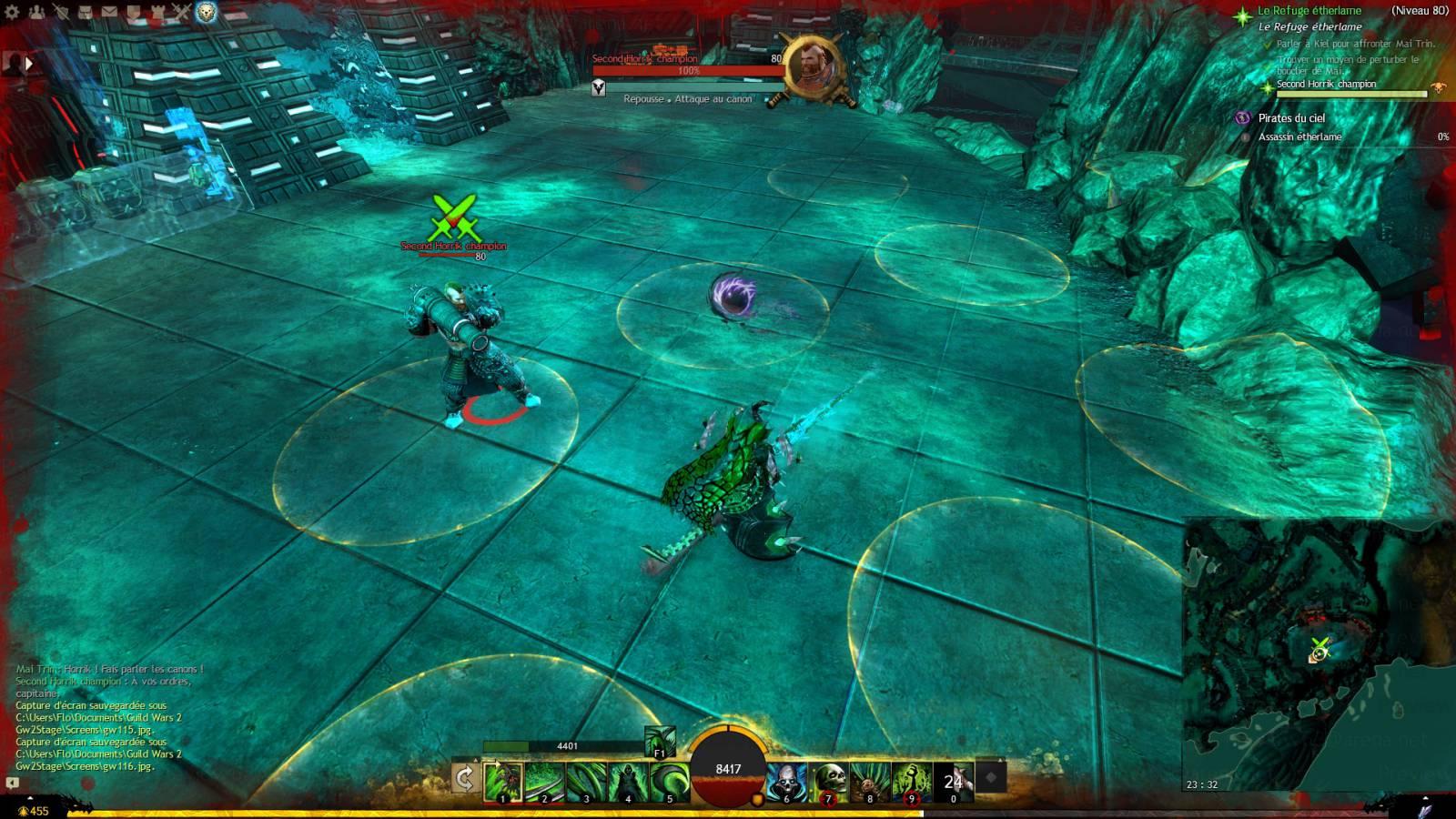Click the Pirates du ciel achievement tracker
Screen dimensions: 1456x819
point(1291,118)
